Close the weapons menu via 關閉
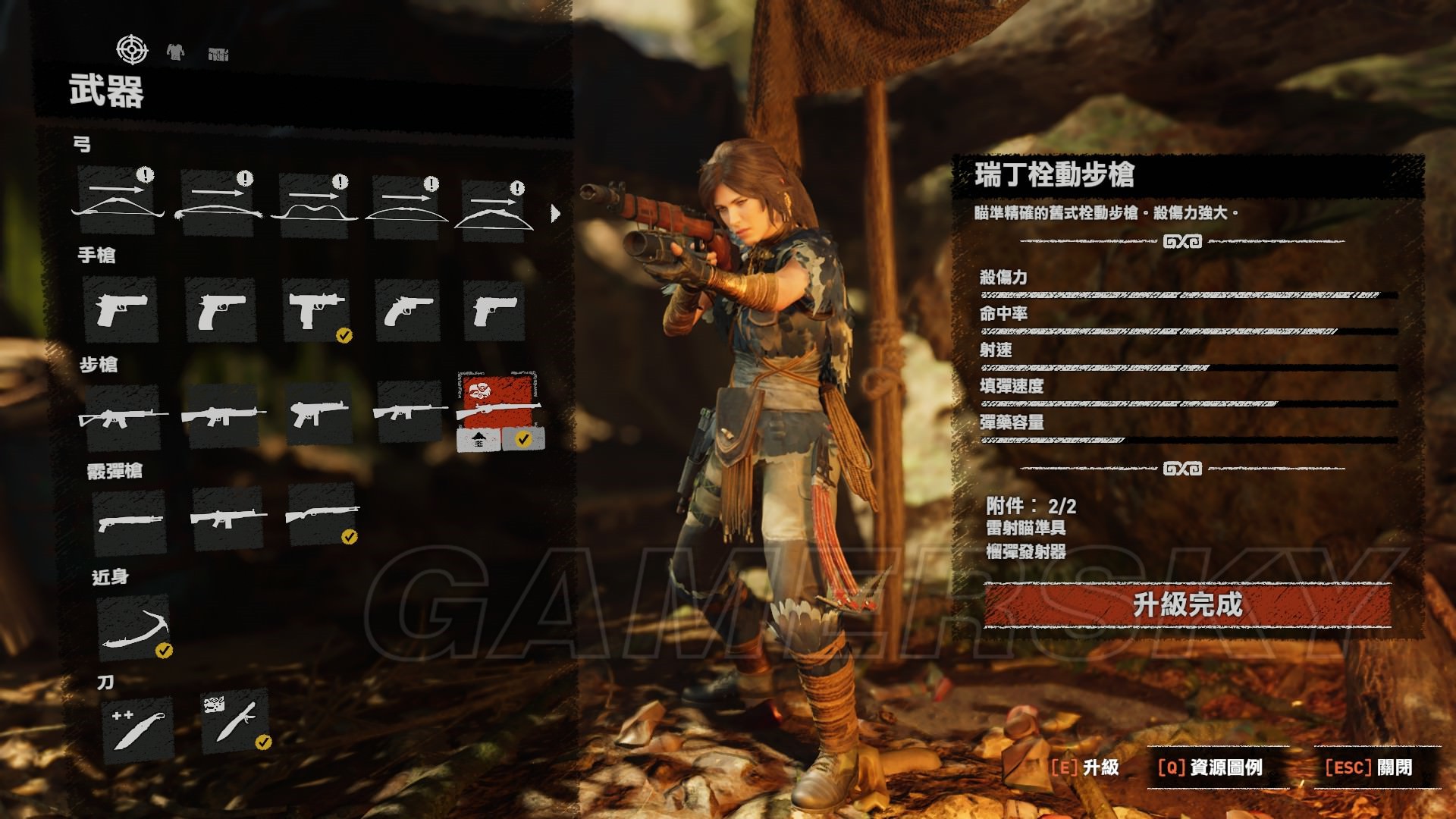The width and height of the screenshot is (1456, 819). [1369, 767]
